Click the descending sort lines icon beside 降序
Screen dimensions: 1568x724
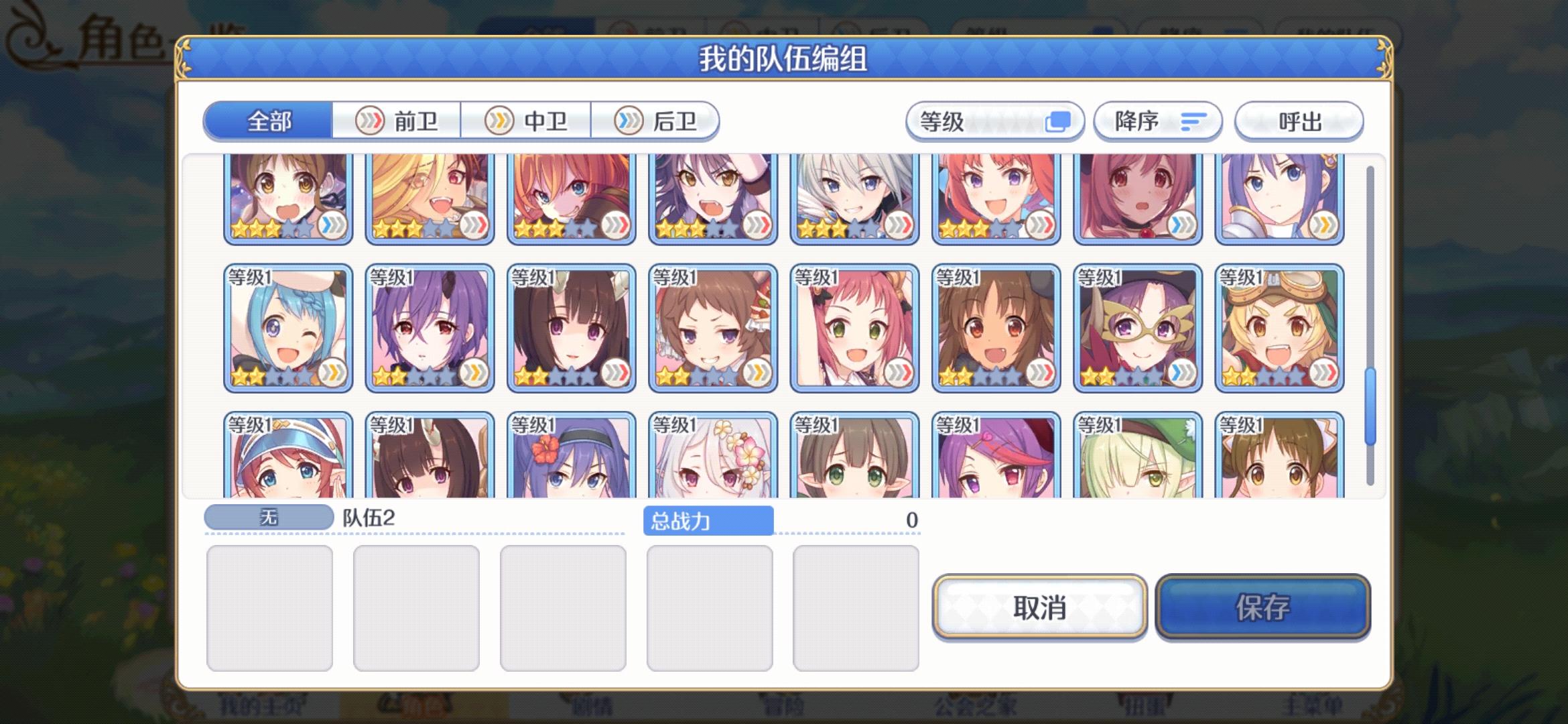1194,121
